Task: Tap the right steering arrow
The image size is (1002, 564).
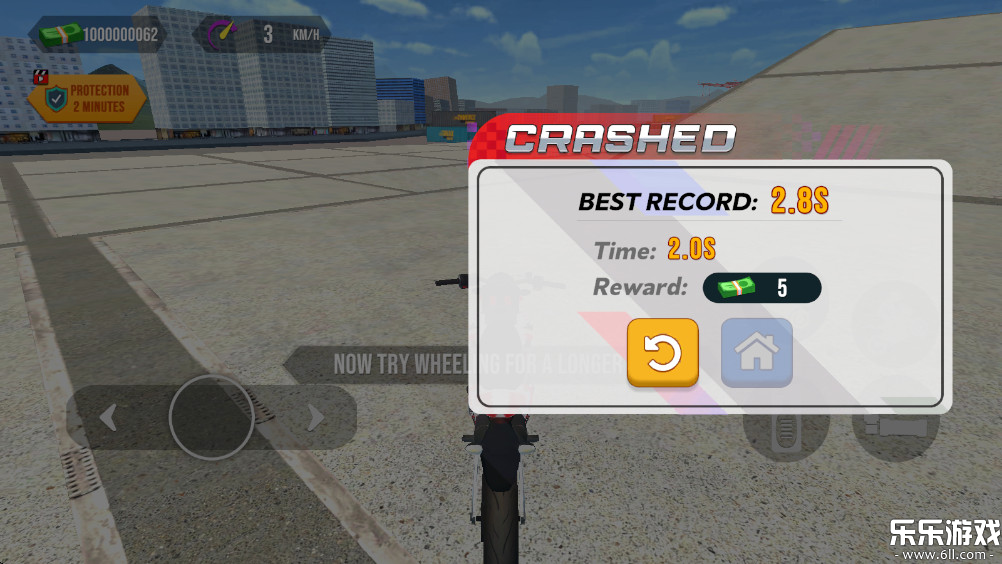Action: click(x=315, y=417)
